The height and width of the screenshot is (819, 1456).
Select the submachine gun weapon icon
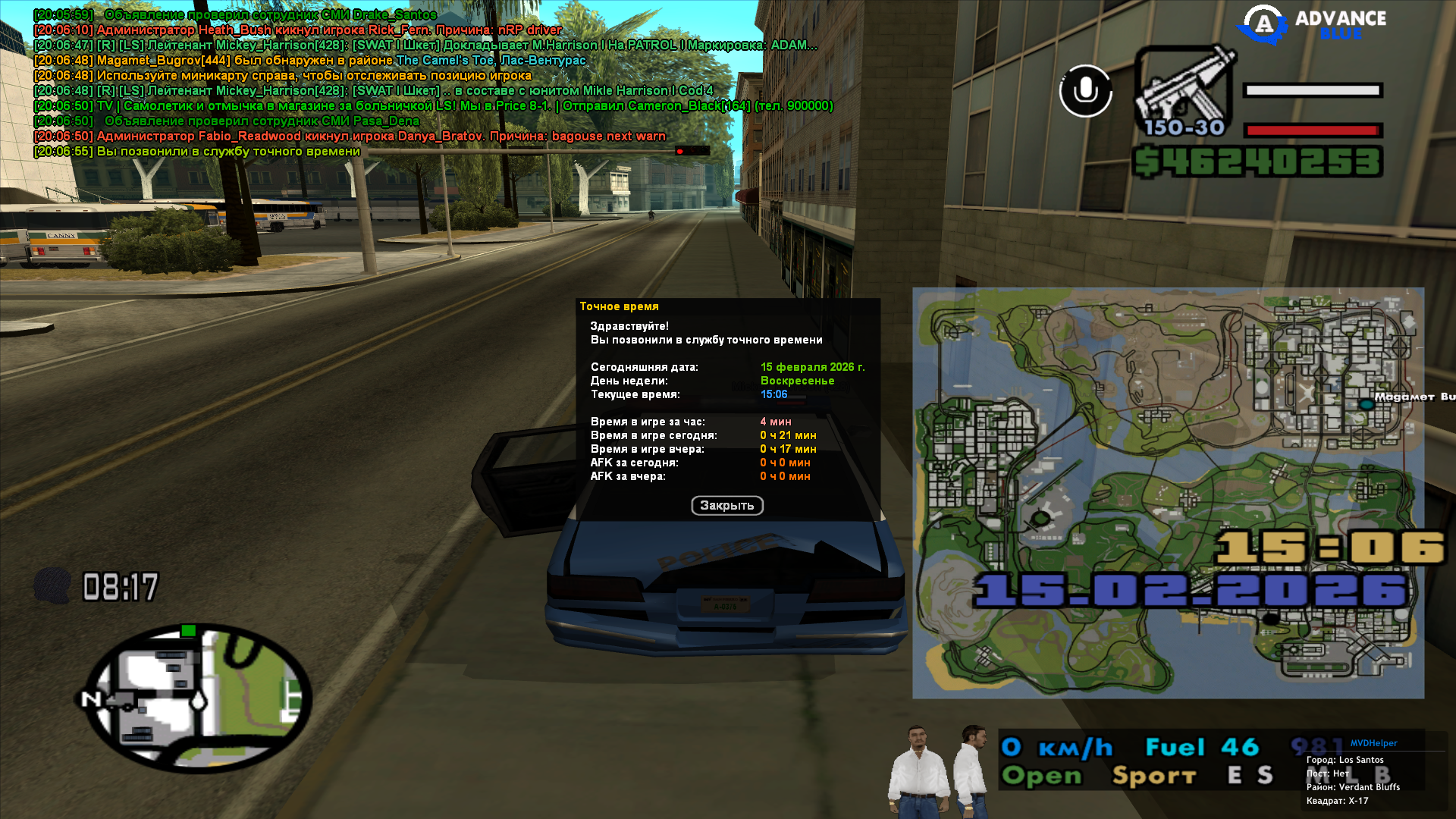tap(1184, 91)
